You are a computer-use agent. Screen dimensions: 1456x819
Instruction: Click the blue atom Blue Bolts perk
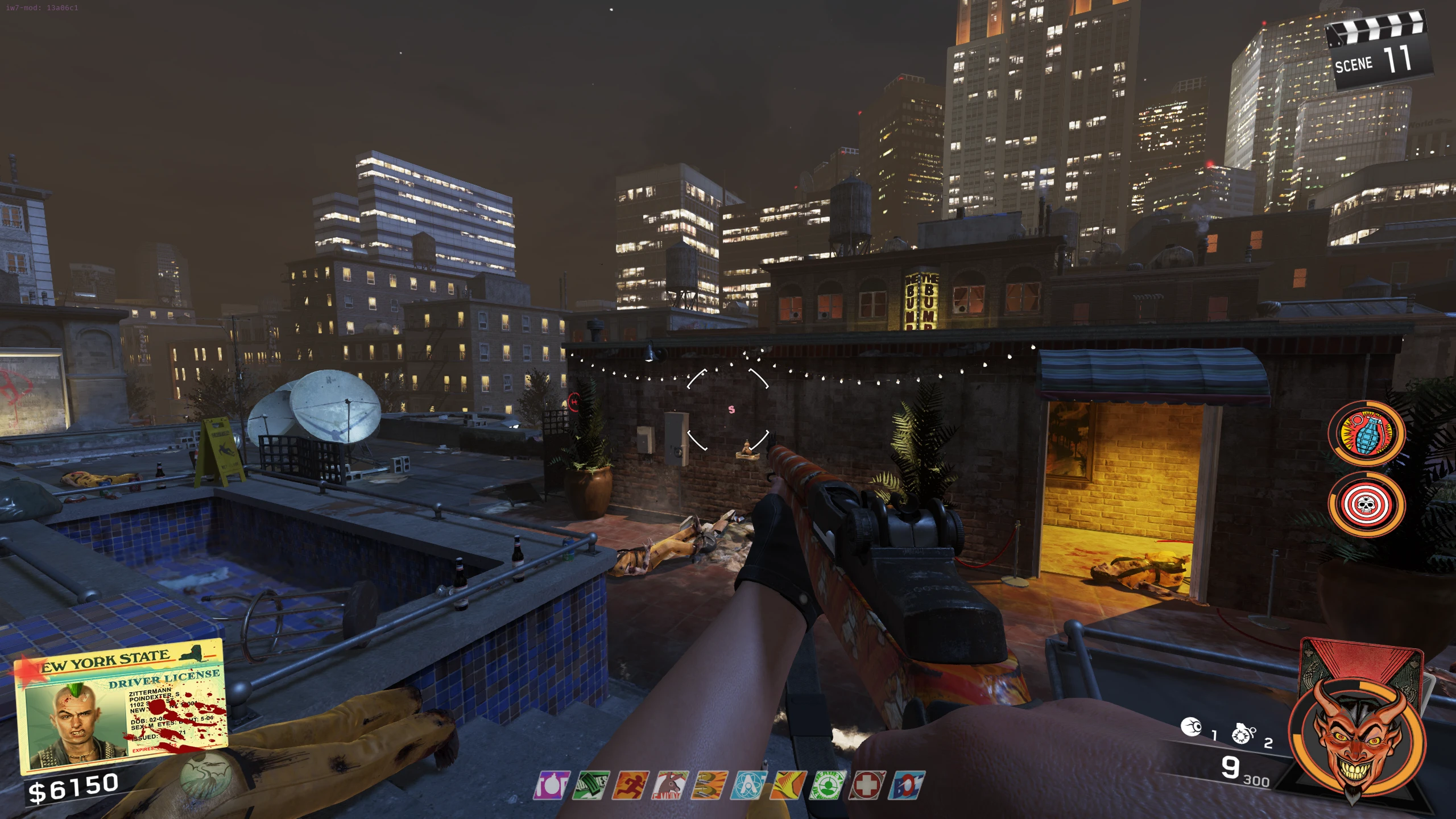[x=748, y=785]
